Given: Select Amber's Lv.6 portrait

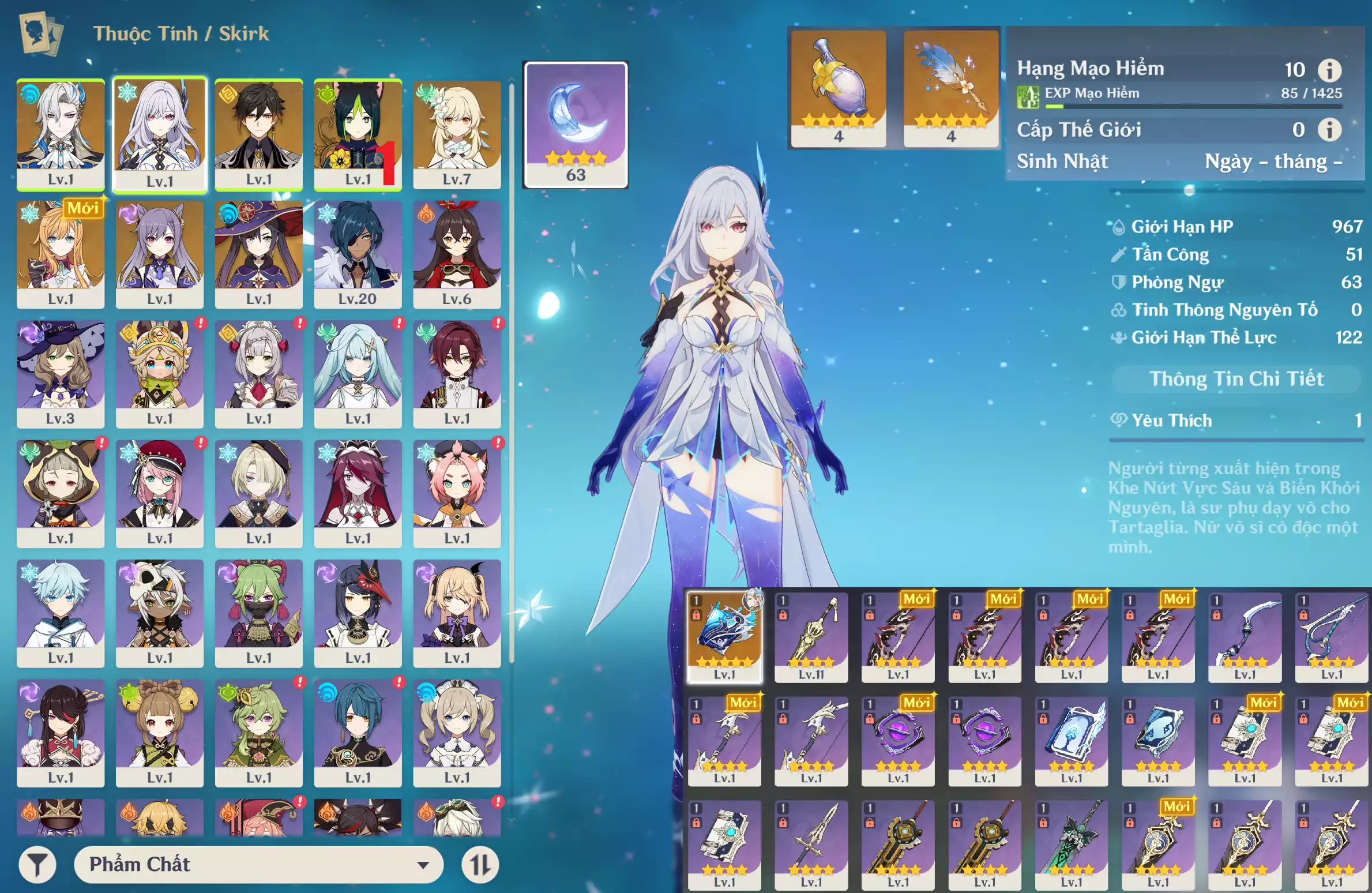Looking at the screenshot, I should [x=457, y=254].
